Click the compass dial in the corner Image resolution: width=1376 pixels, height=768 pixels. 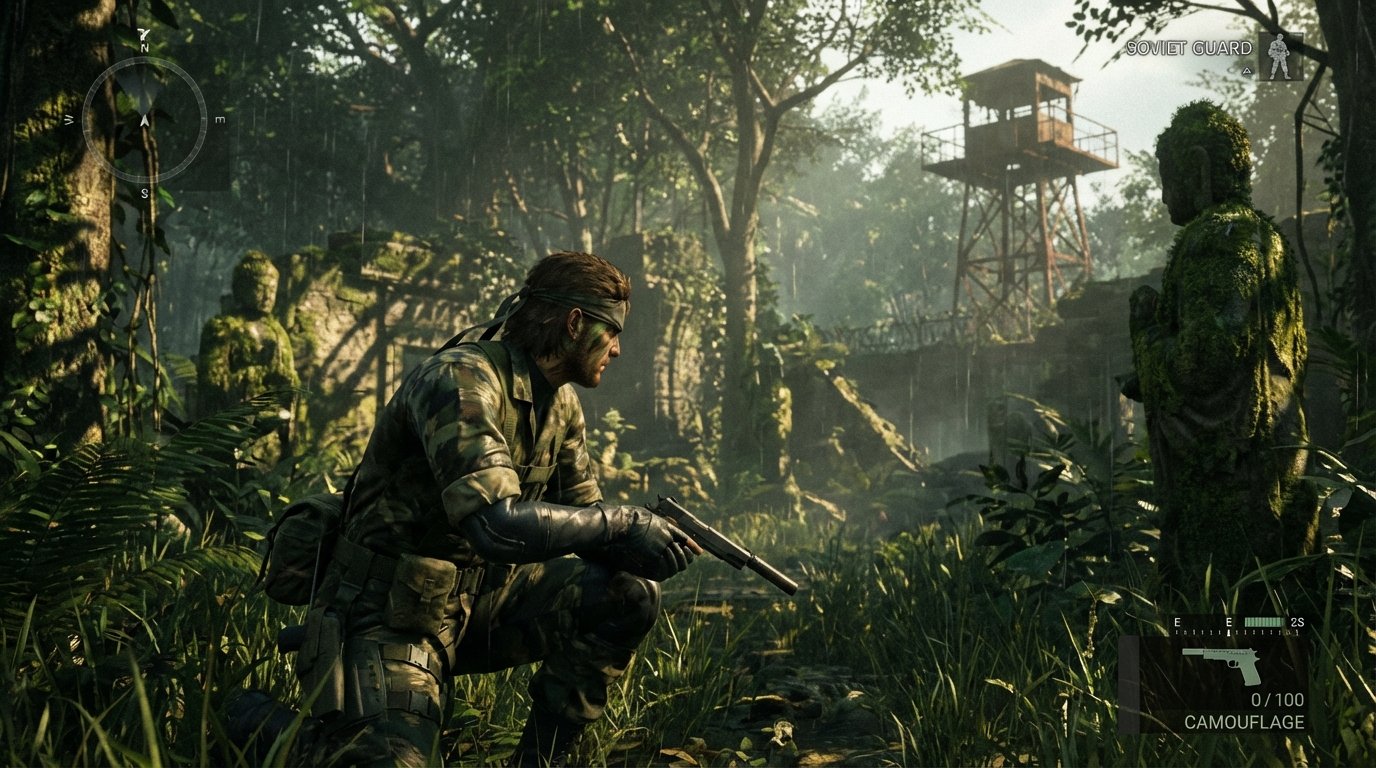[143, 120]
